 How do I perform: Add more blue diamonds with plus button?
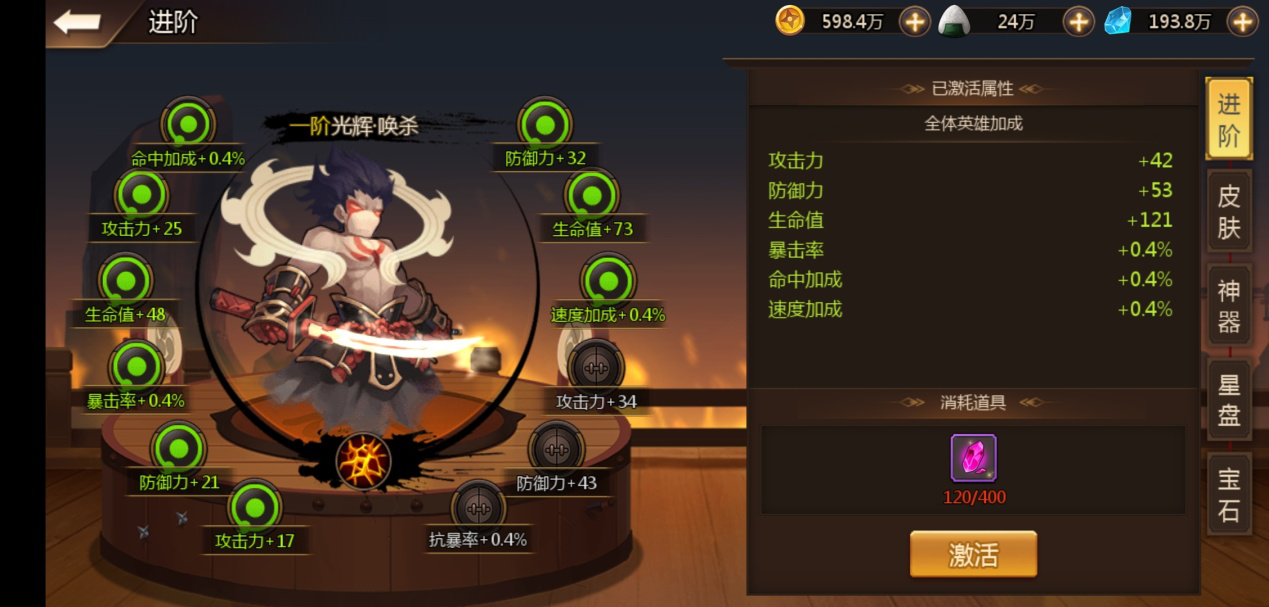[1242, 21]
